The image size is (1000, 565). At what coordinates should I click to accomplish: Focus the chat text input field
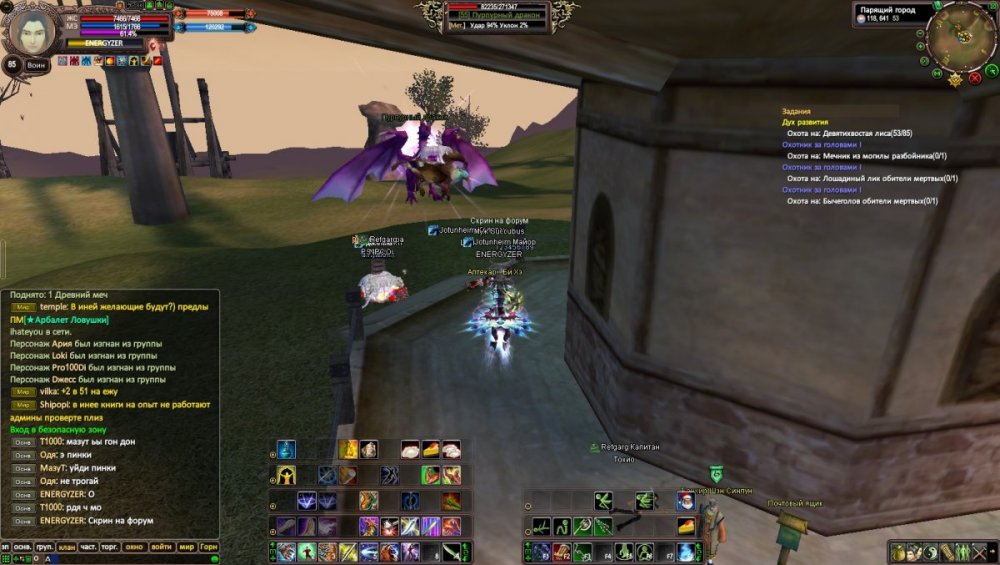click(110, 559)
